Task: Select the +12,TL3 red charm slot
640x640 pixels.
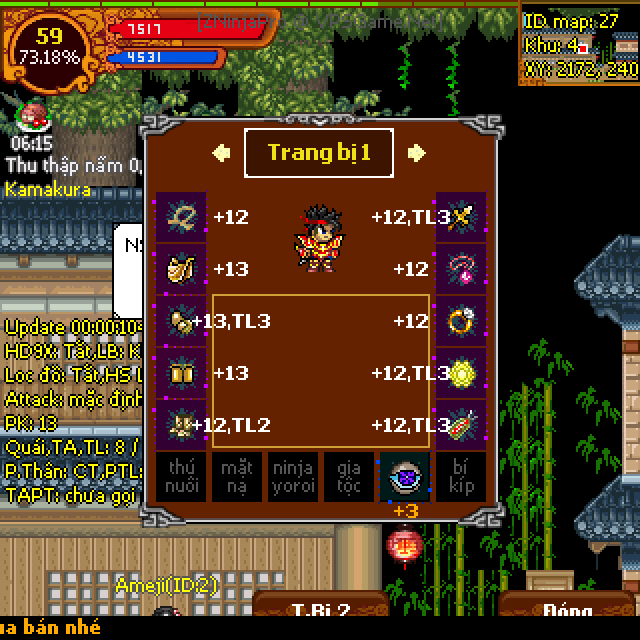Action: click(461, 425)
